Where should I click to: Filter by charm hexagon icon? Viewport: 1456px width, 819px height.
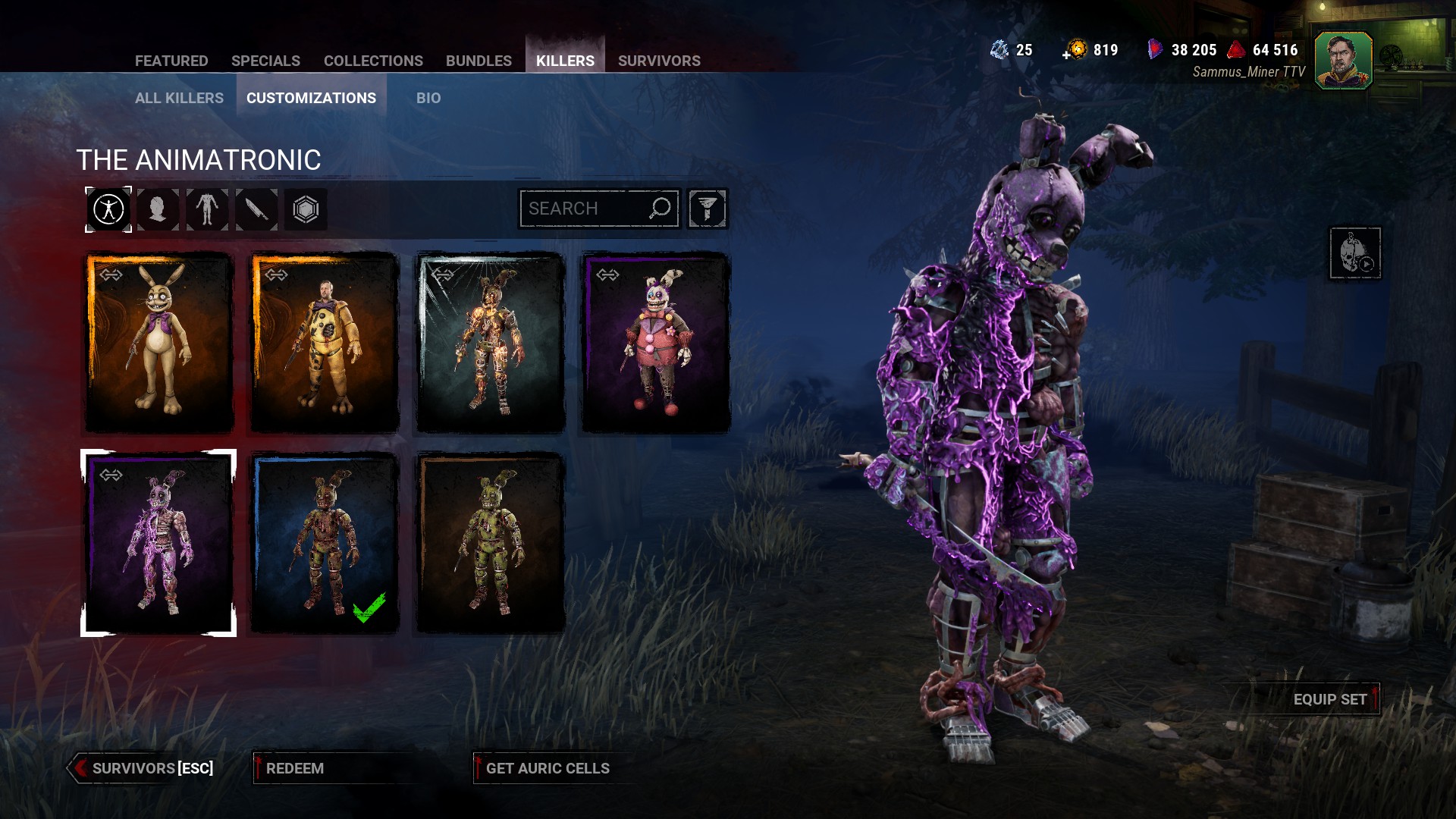(306, 209)
